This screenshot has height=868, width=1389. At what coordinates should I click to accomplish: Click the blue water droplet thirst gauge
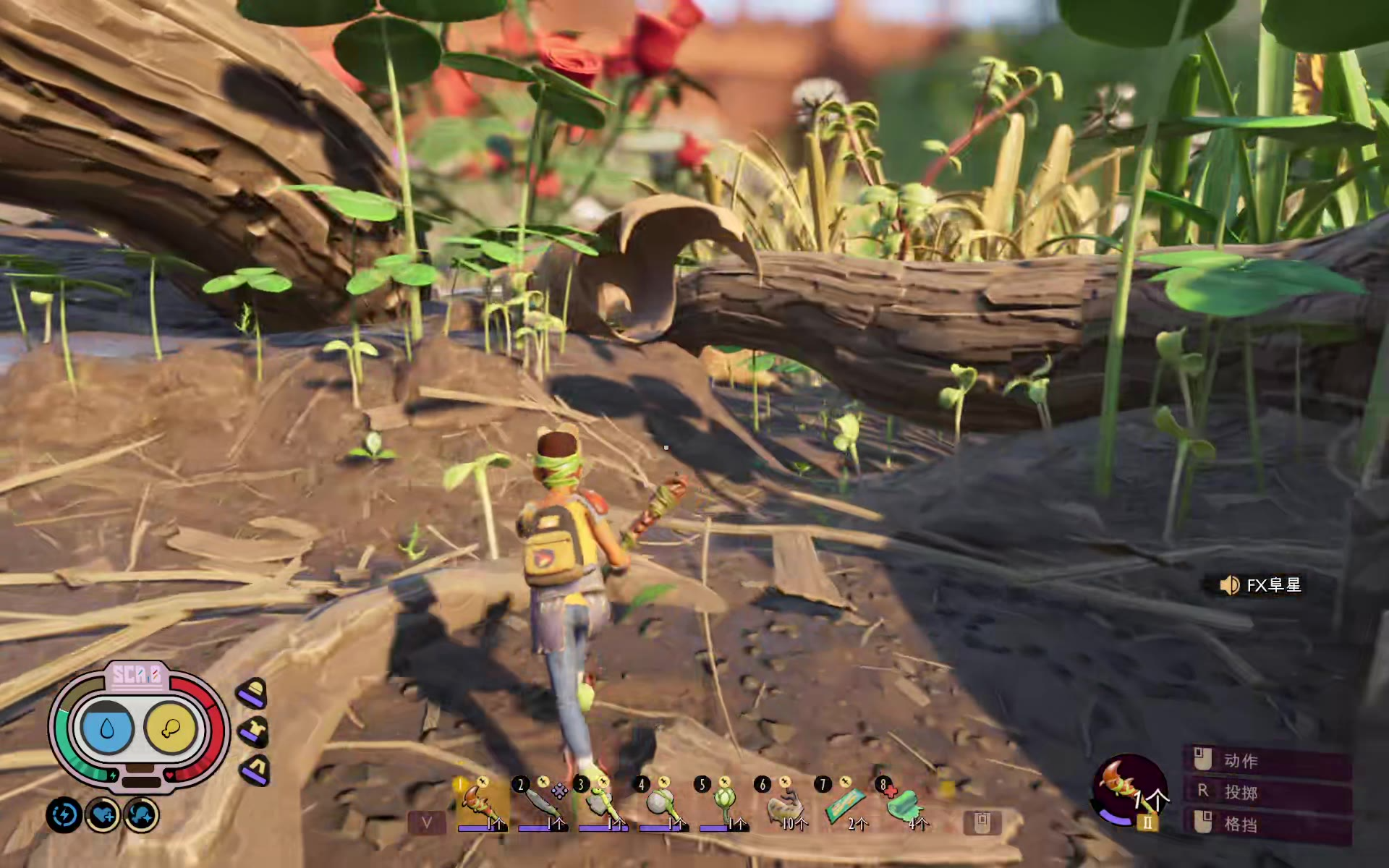(x=108, y=728)
